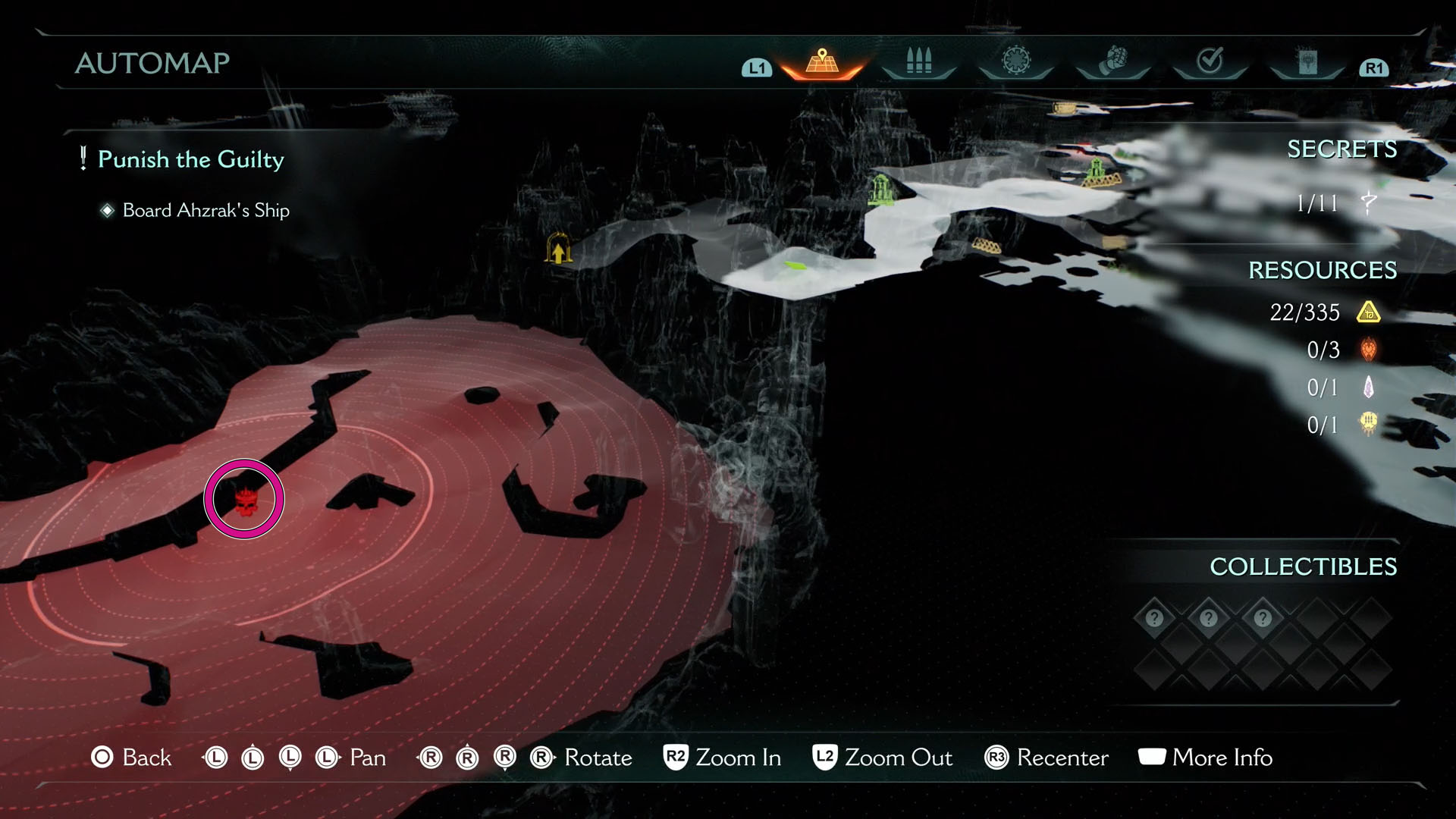Open the checkmark challenges tab

1212,61
